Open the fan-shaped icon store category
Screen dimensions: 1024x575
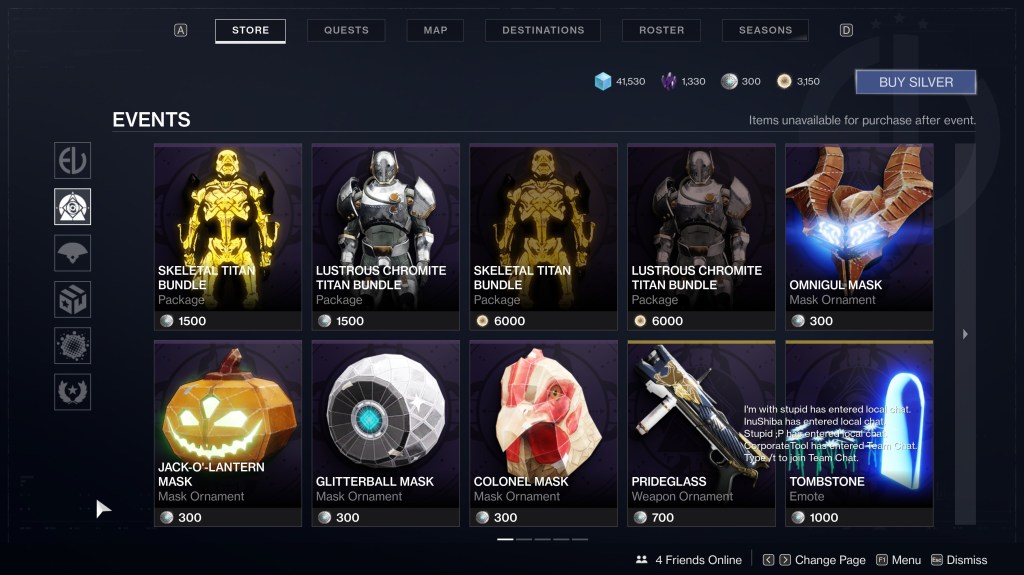73,253
